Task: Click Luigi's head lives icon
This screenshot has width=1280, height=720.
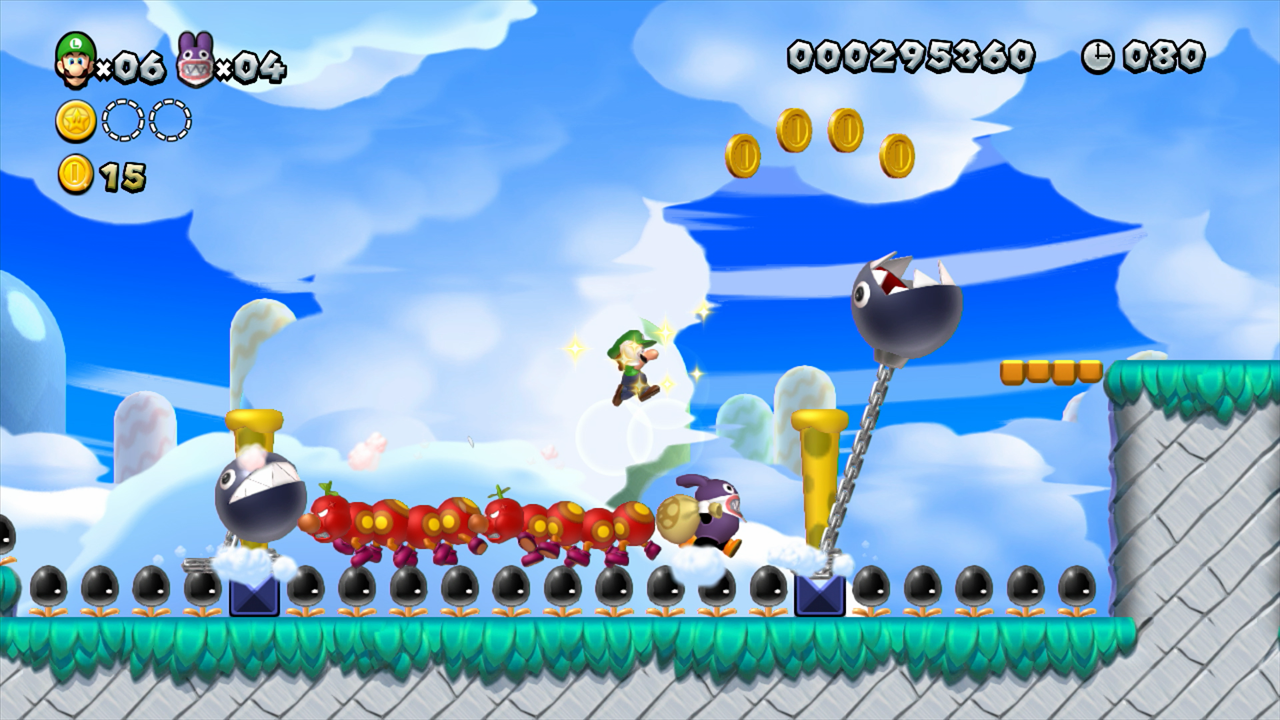Action: coord(75,60)
